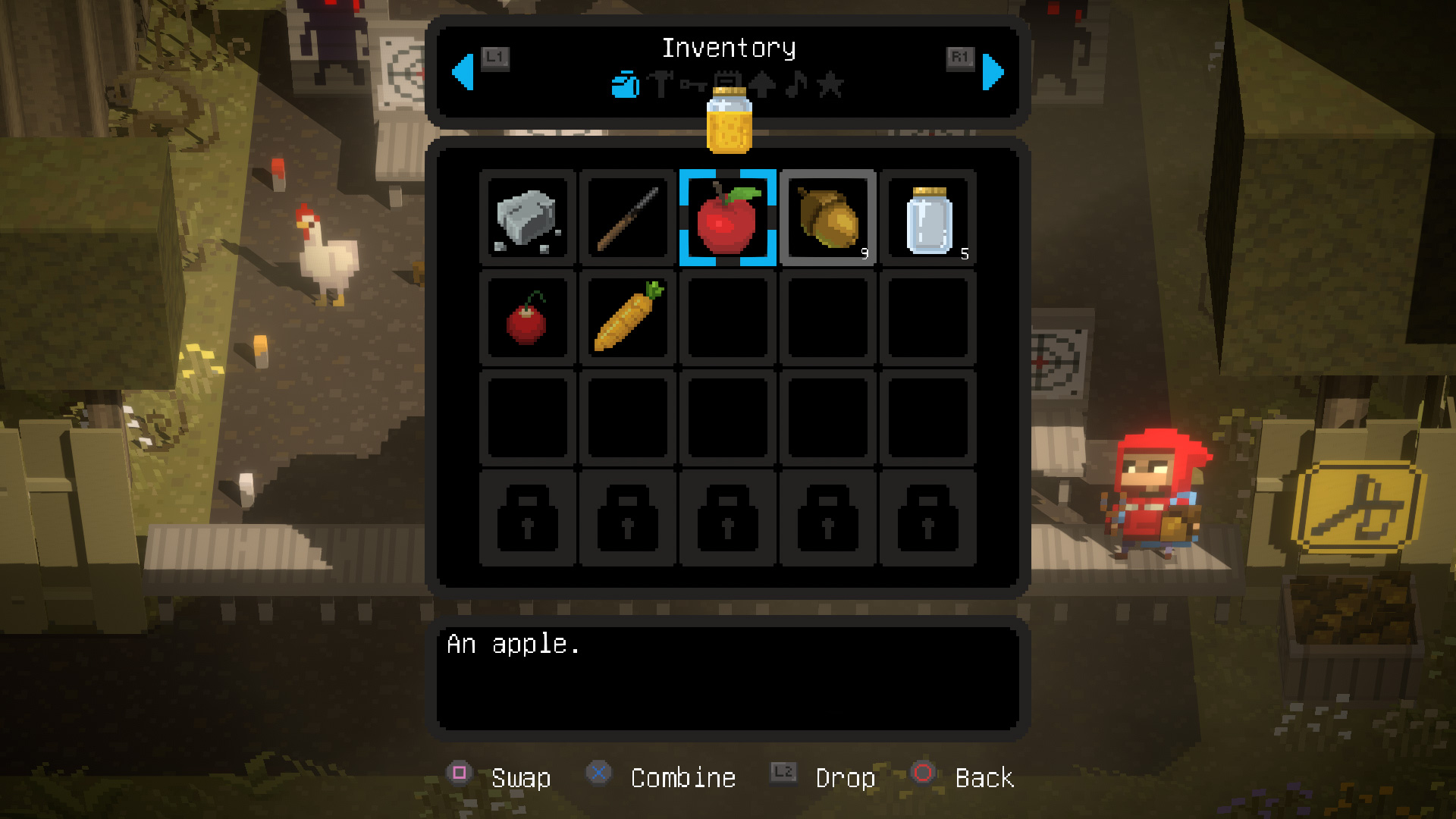1456x819 pixels.
Task: Open the key items tab
Action: 692,84
